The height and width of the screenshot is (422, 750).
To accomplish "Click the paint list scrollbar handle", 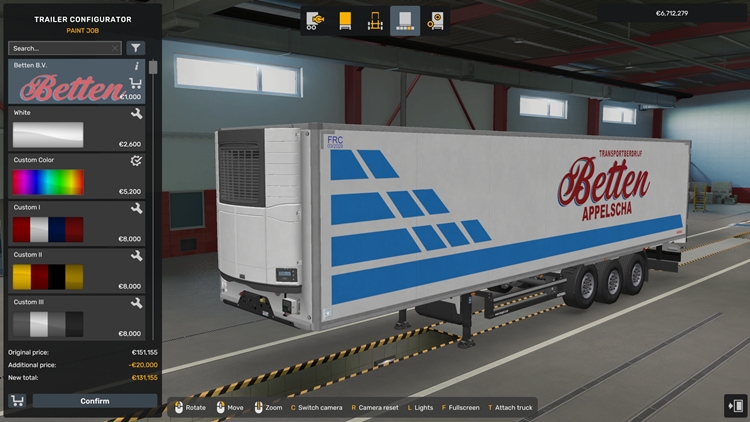I will click(153, 68).
